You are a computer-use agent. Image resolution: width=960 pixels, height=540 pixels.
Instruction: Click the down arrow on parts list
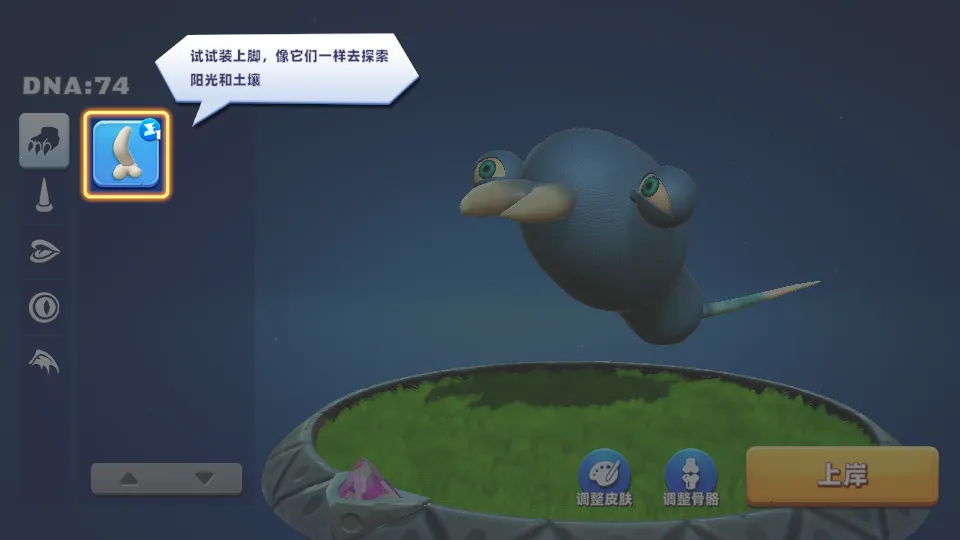pos(204,479)
